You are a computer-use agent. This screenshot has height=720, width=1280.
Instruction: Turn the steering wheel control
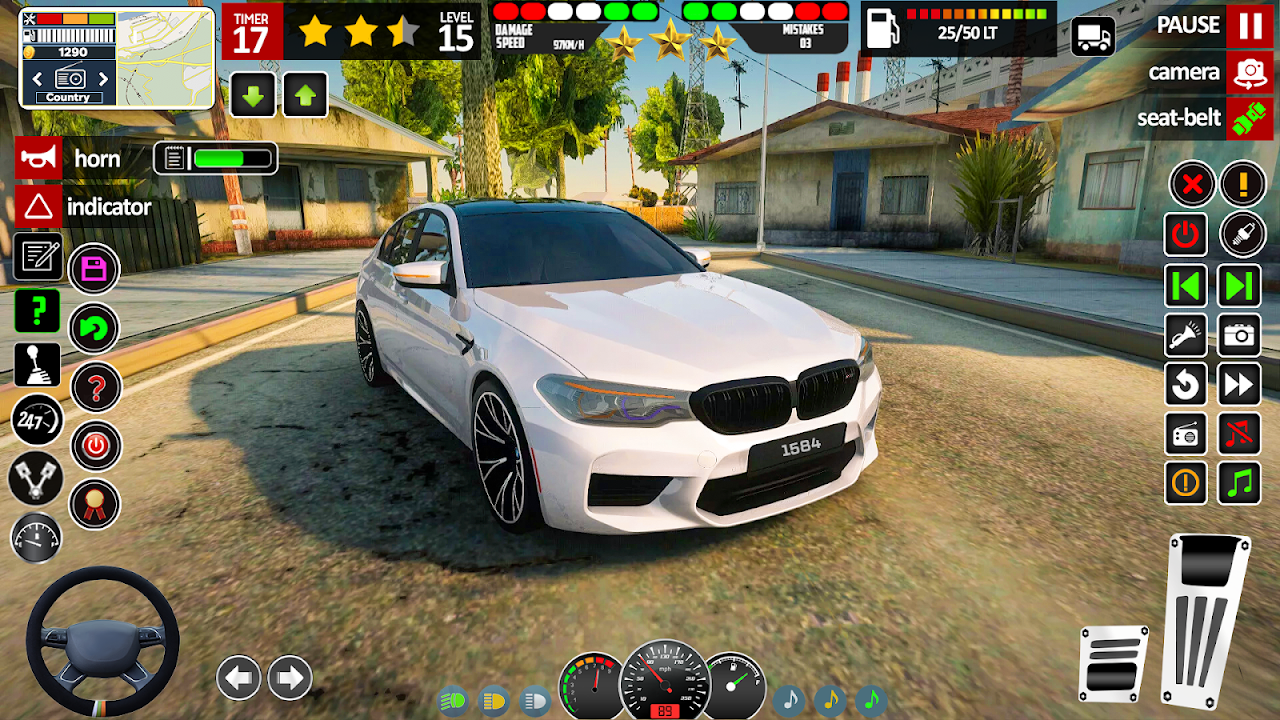click(x=102, y=641)
